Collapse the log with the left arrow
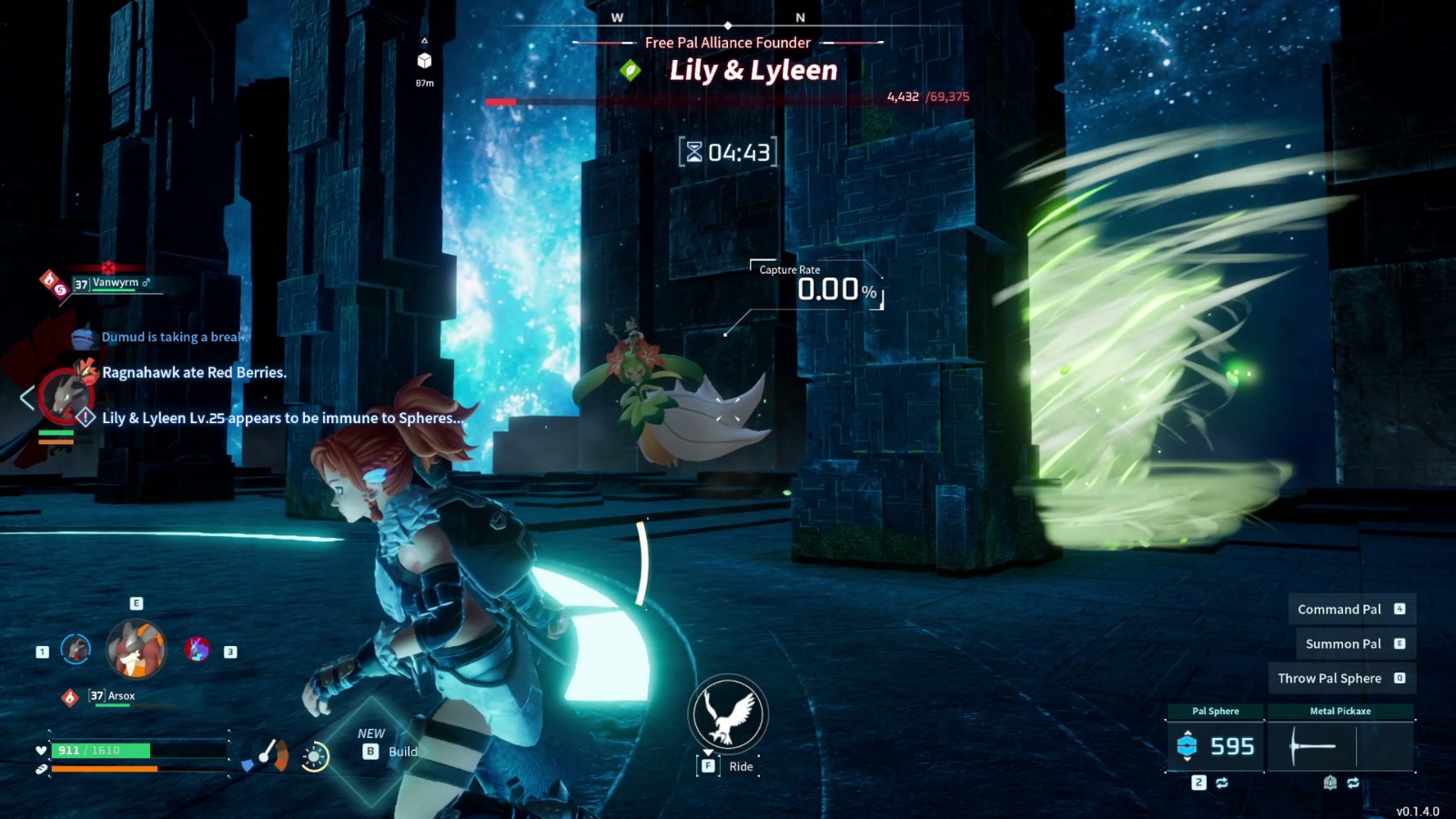Screen dimensions: 1456x819 pos(27,398)
